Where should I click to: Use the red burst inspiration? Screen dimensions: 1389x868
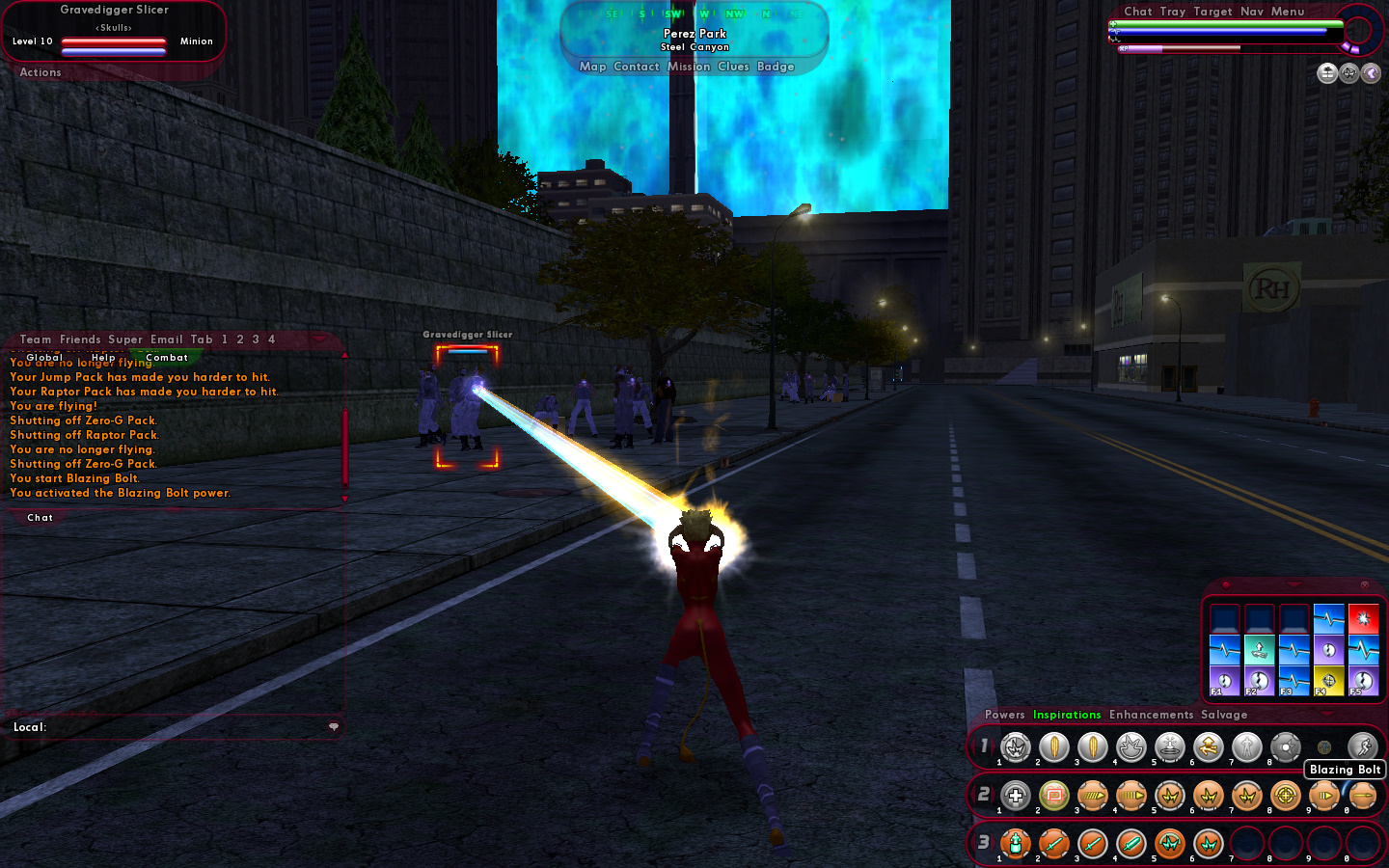[x=1363, y=618]
